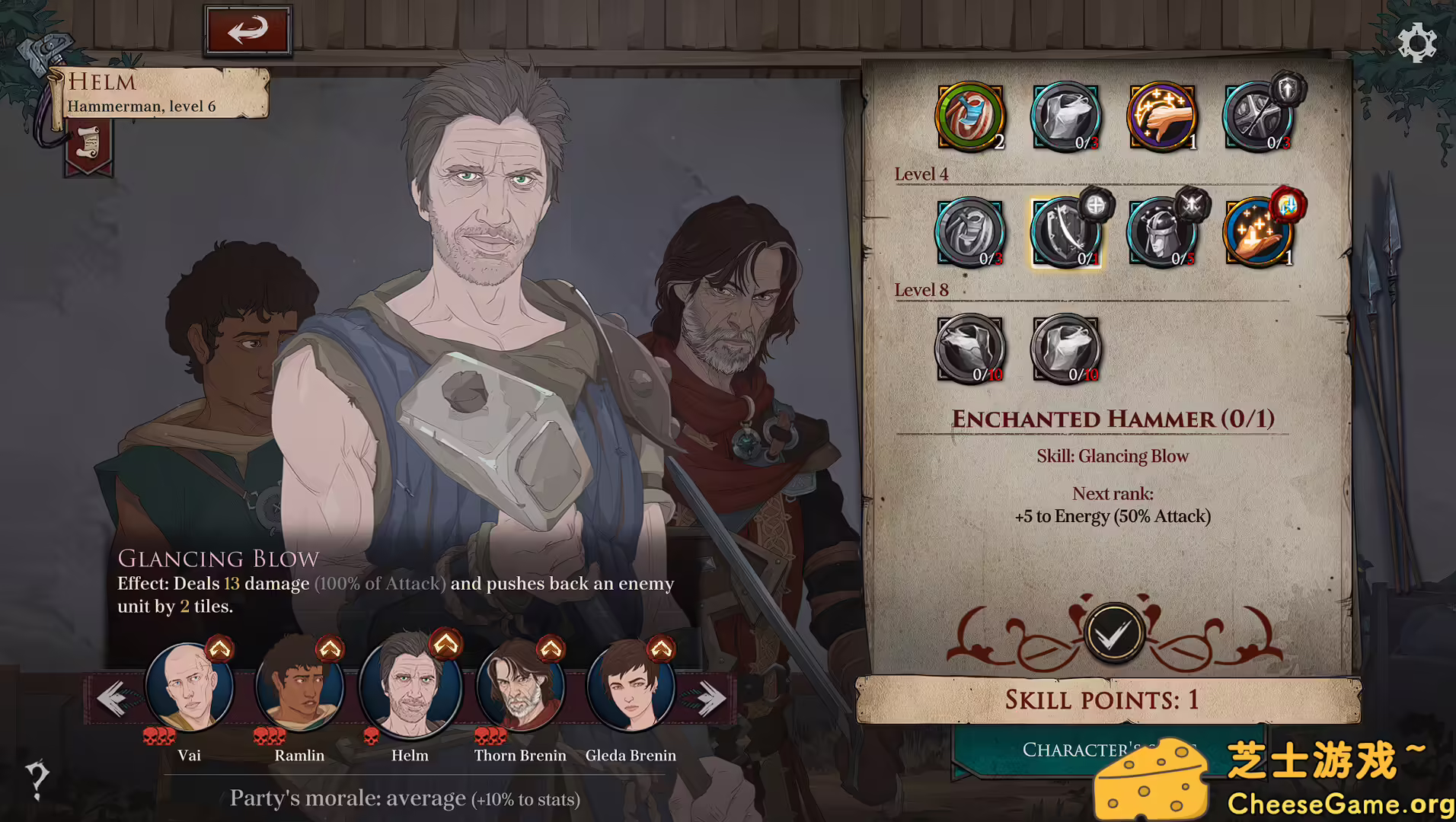Image resolution: width=1456 pixels, height=822 pixels.
Task: Click the red back arrow button
Action: click(247, 31)
